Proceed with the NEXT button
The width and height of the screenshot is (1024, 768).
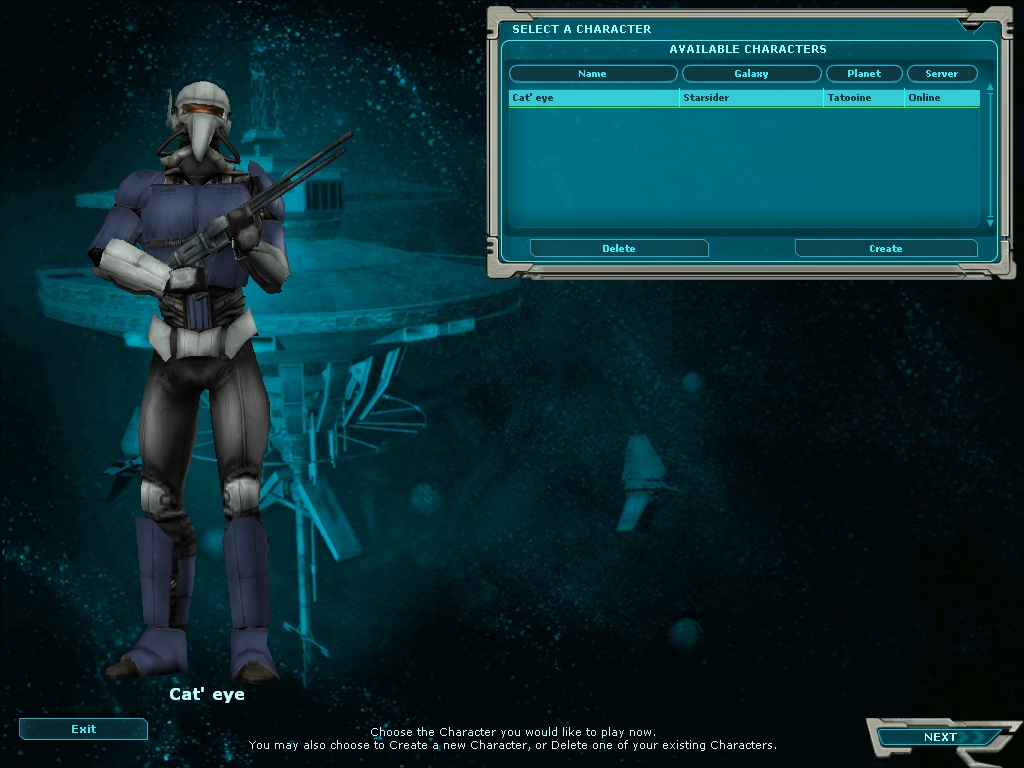click(x=939, y=737)
